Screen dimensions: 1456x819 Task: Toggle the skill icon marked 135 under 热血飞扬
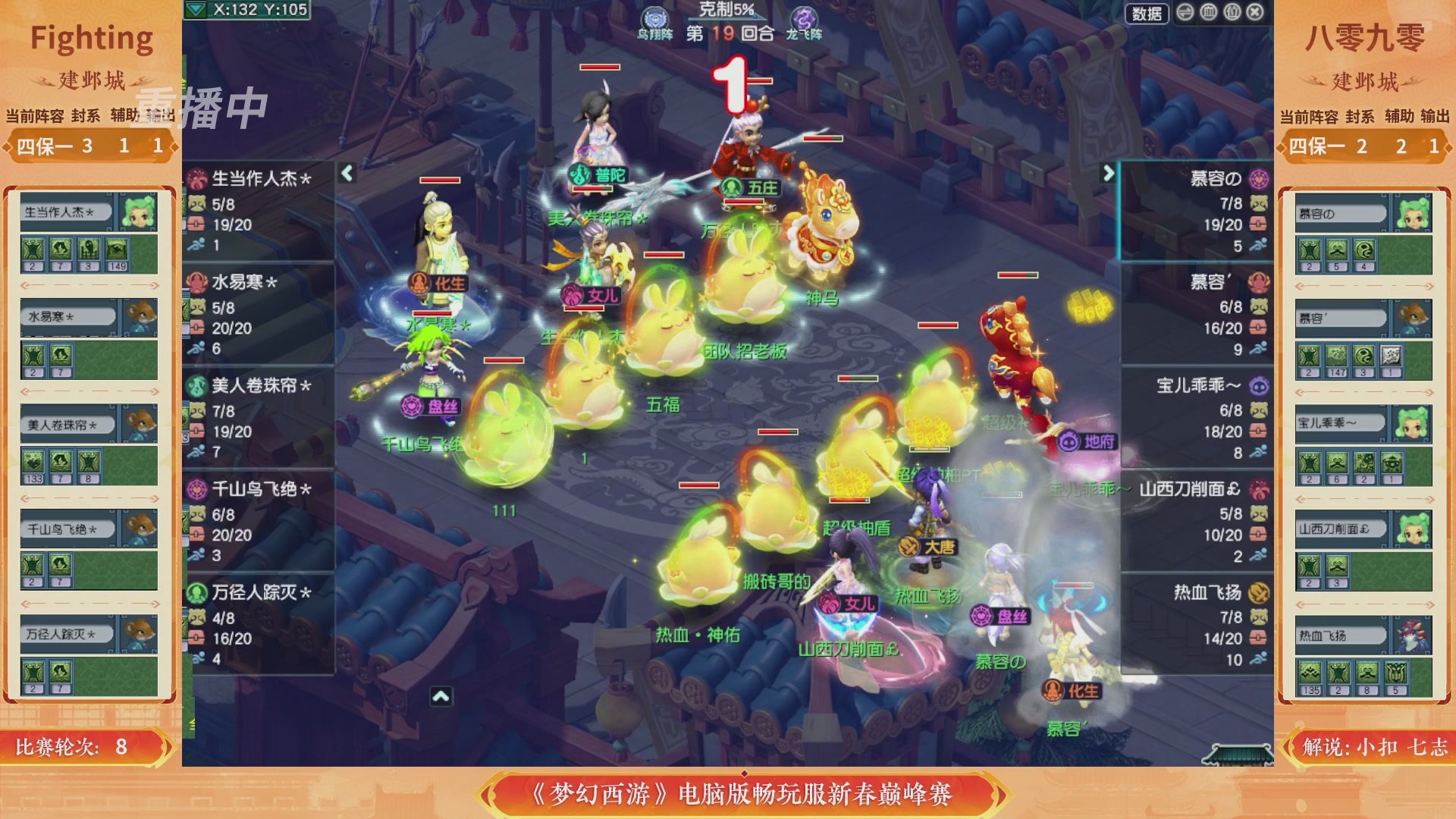coord(1310,672)
